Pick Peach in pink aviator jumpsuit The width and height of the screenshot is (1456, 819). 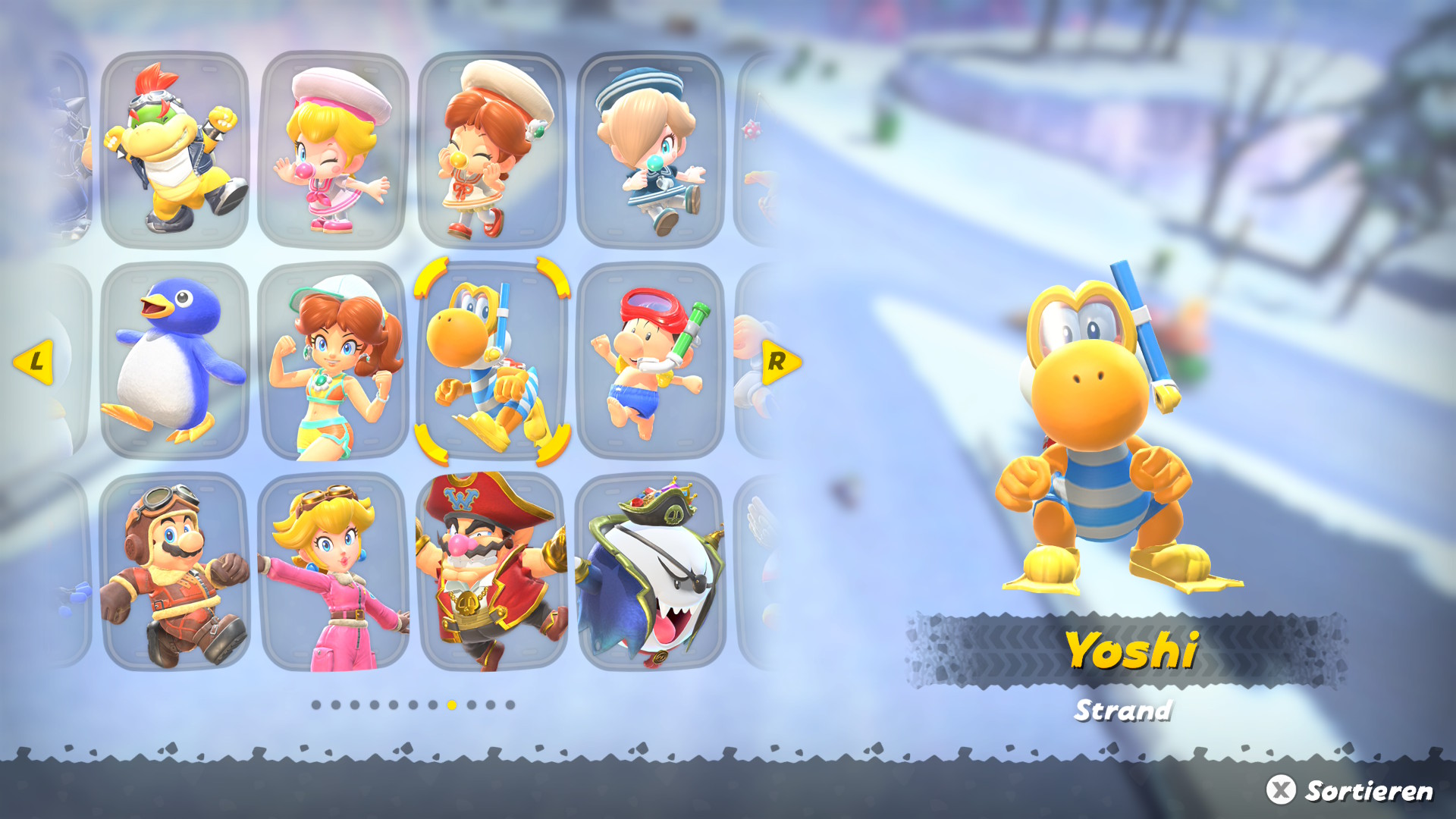[x=333, y=572]
